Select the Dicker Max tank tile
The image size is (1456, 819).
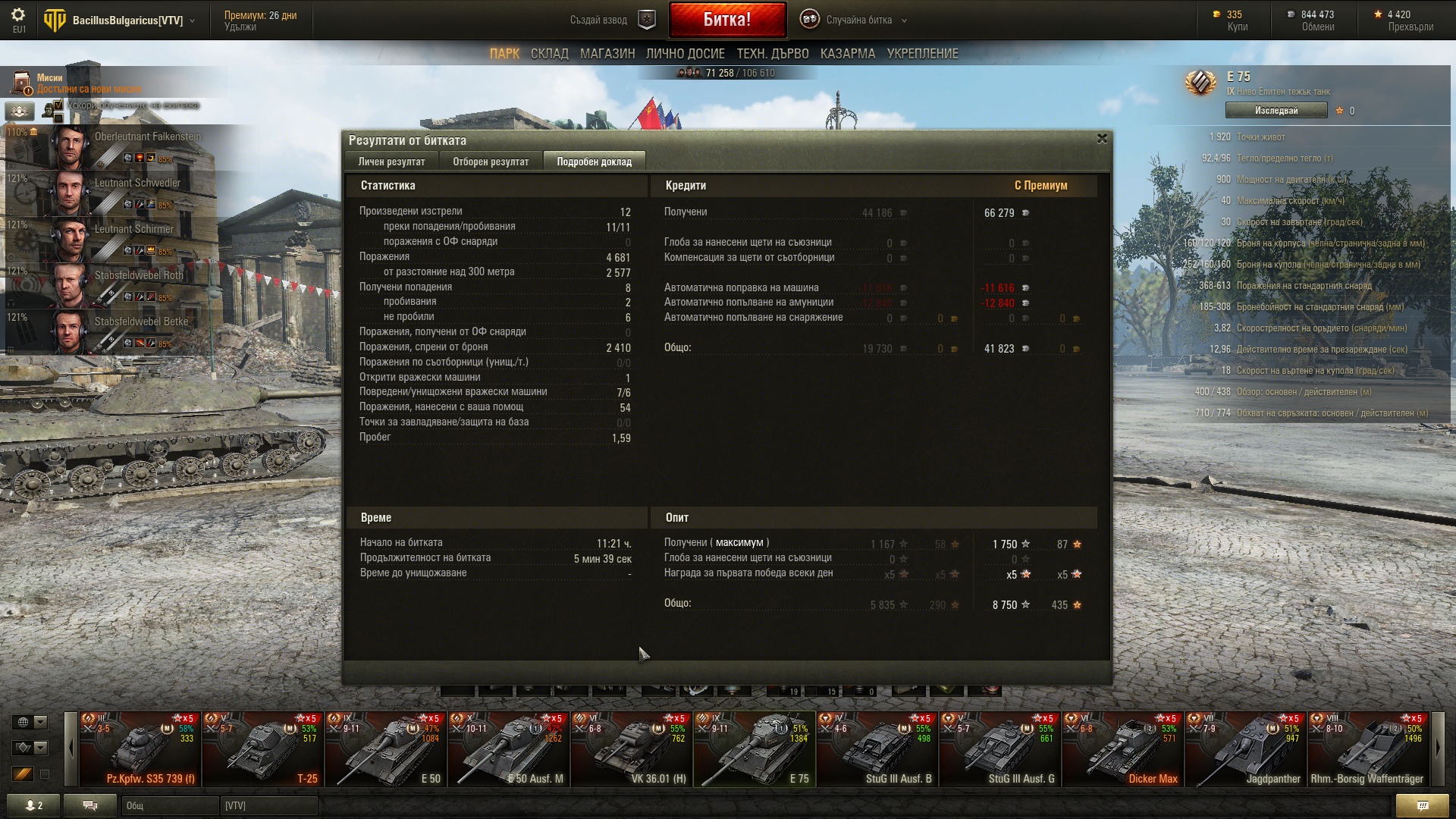[1122, 749]
